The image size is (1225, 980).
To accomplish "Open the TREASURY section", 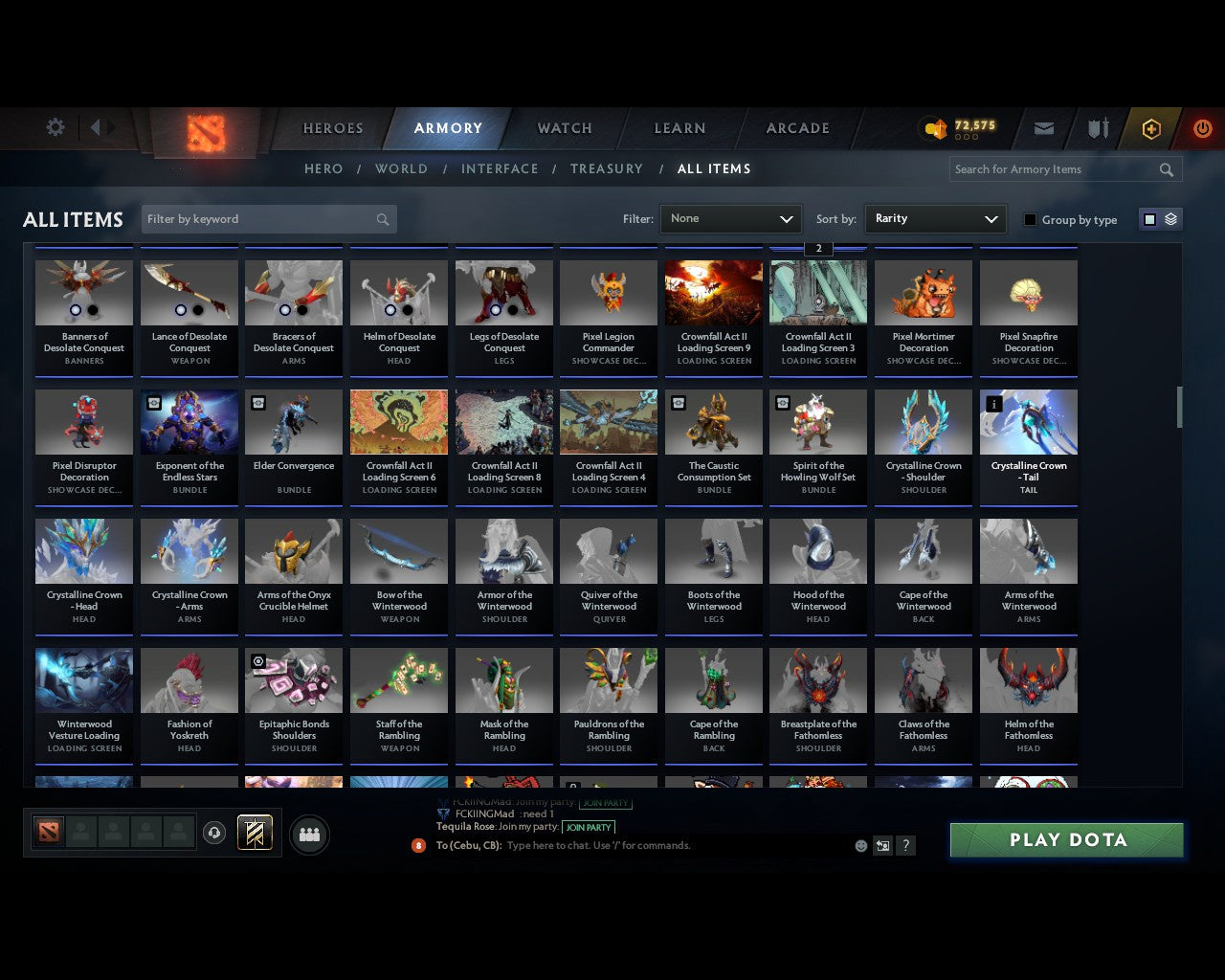I will 606,168.
